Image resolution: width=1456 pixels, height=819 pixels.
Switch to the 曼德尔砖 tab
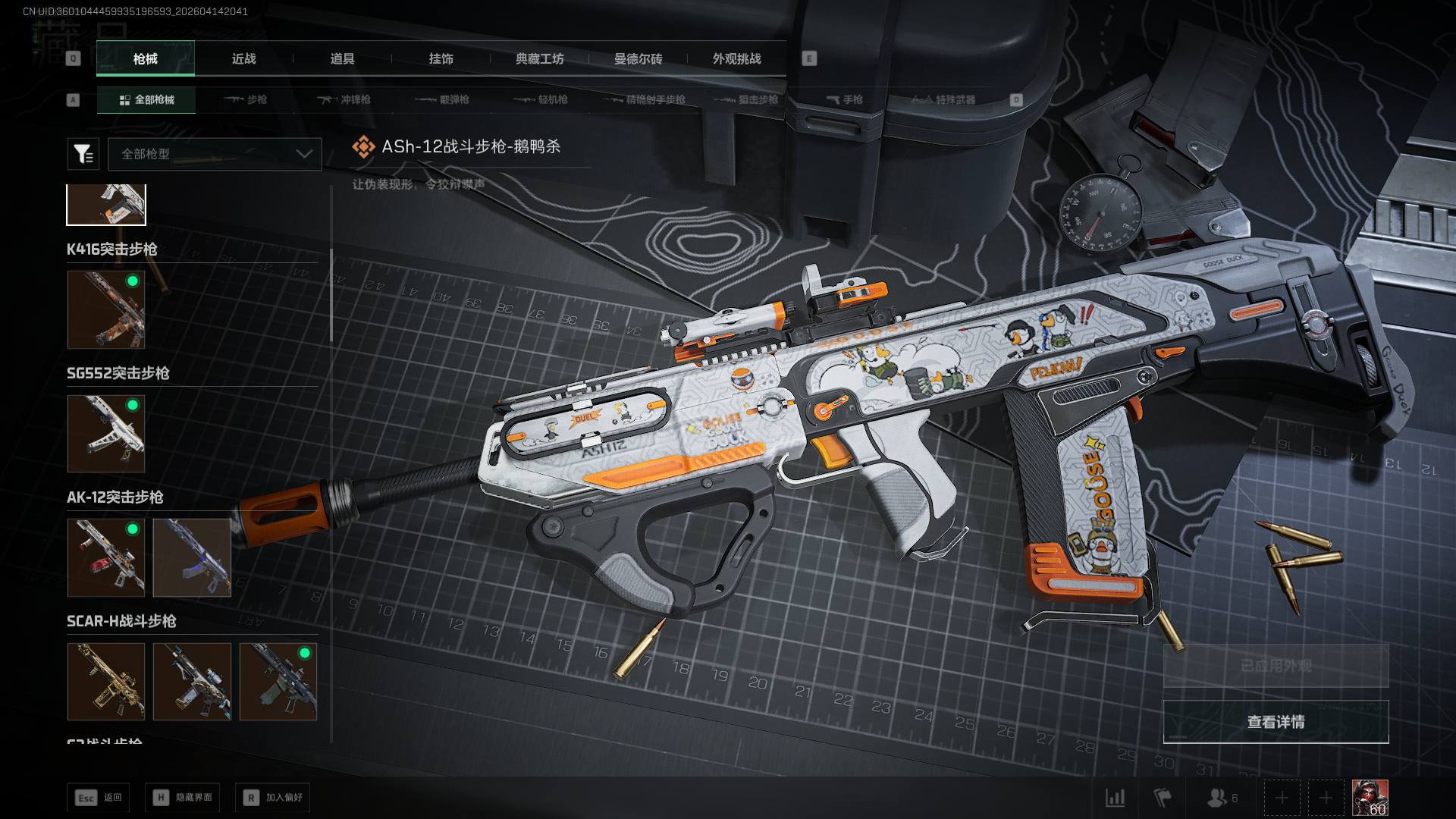click(x=638, y=58)
